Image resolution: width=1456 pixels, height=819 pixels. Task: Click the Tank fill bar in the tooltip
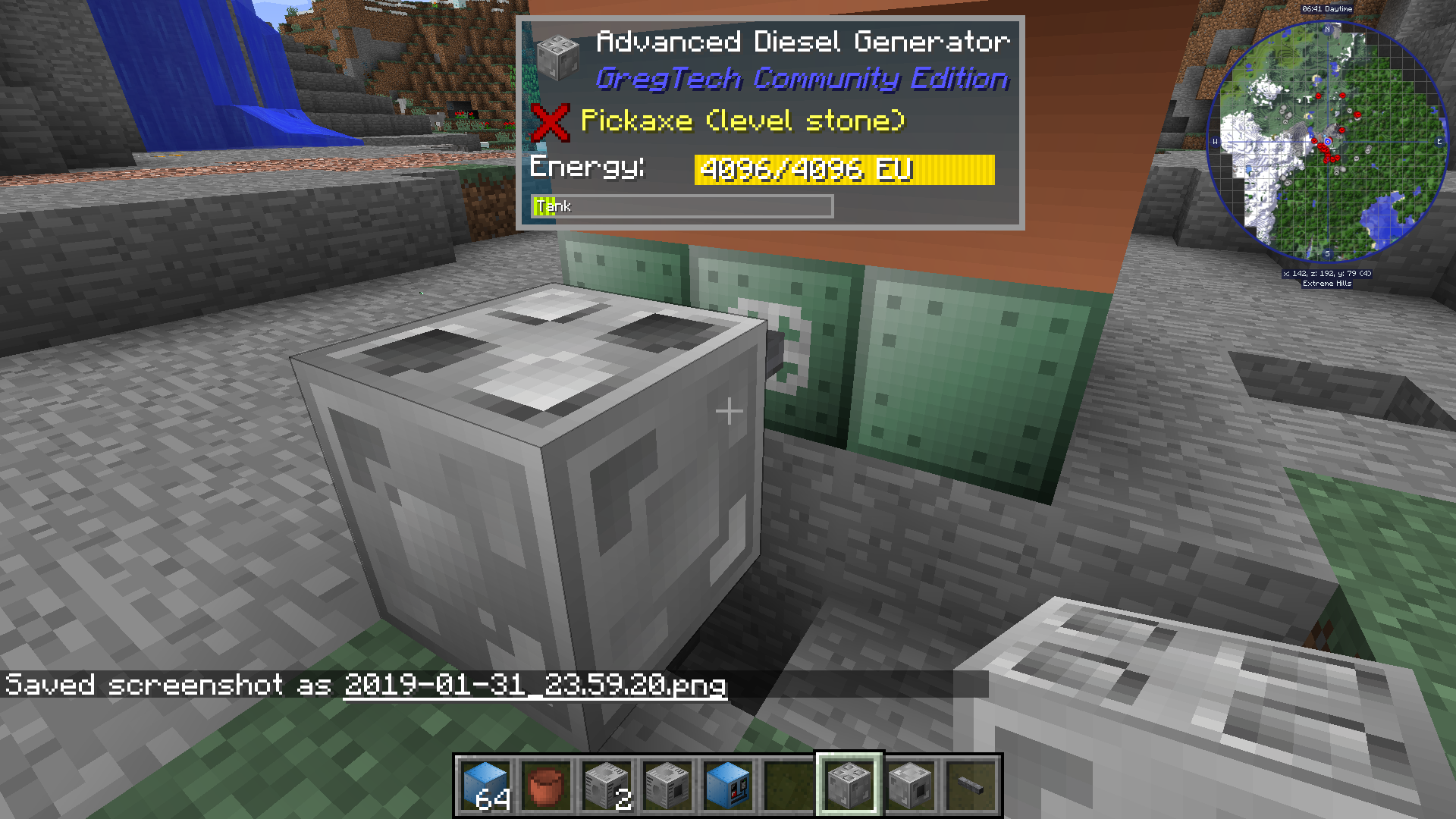tap(681, 206)
